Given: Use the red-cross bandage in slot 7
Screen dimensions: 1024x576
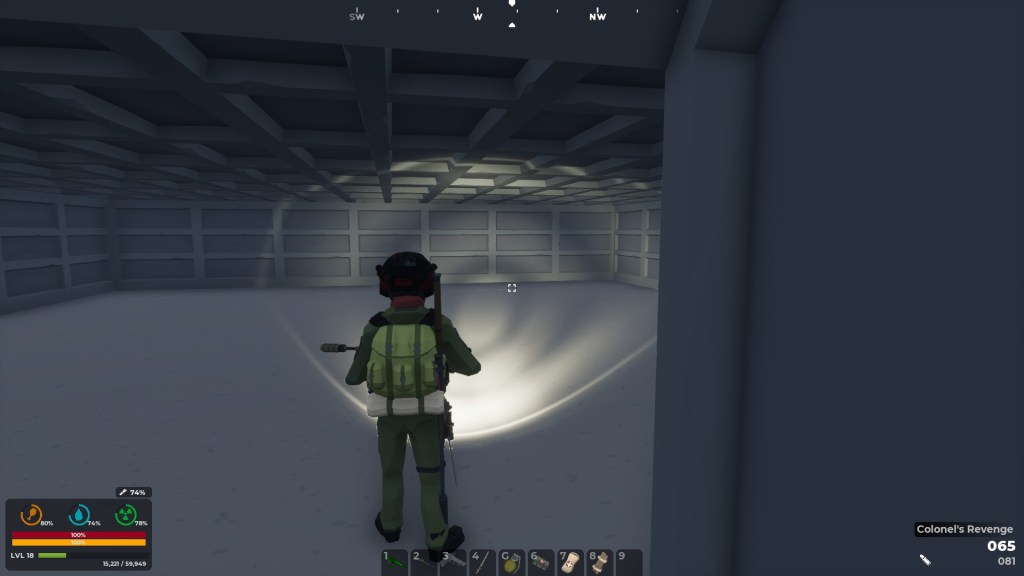Looking at the screenshot, I should pos(570,563).
